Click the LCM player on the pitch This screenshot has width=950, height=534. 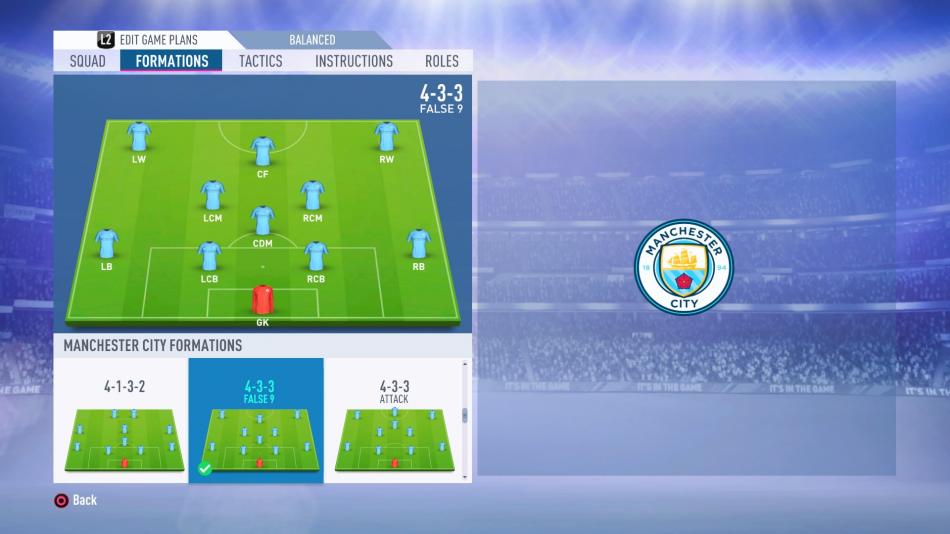(x=212, y=195)
